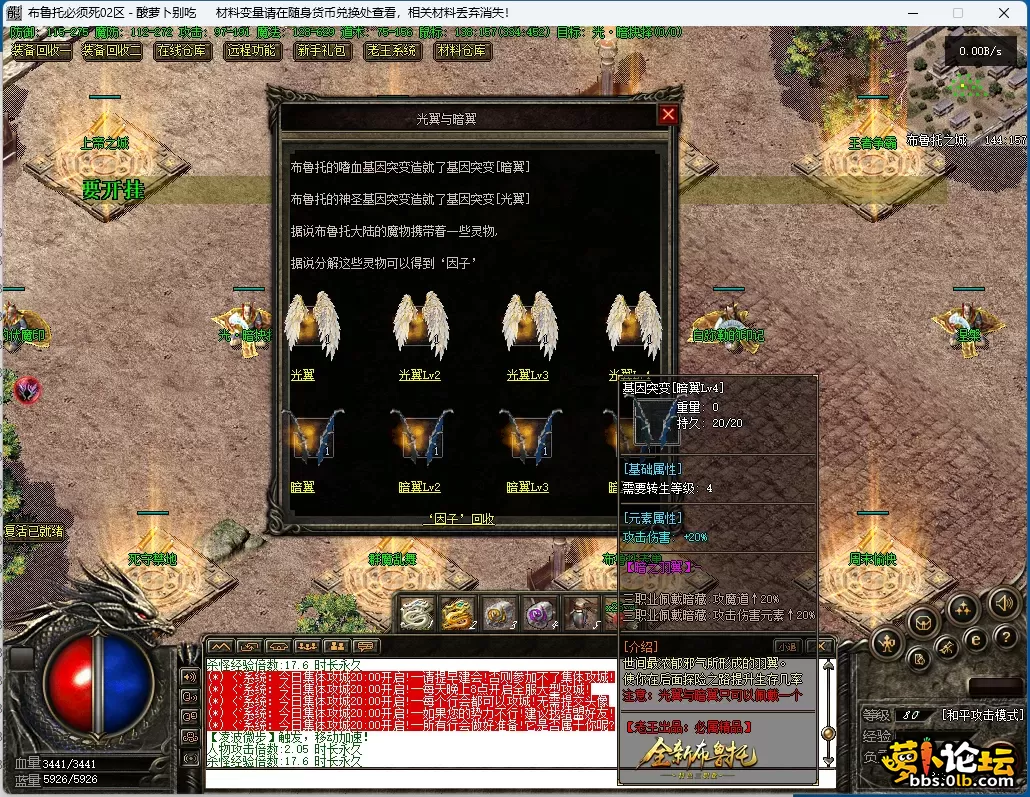The height and width of the screenshot is (797, 1030).
Task: Use the purple swirl item in hotbar
Action: 541,613
